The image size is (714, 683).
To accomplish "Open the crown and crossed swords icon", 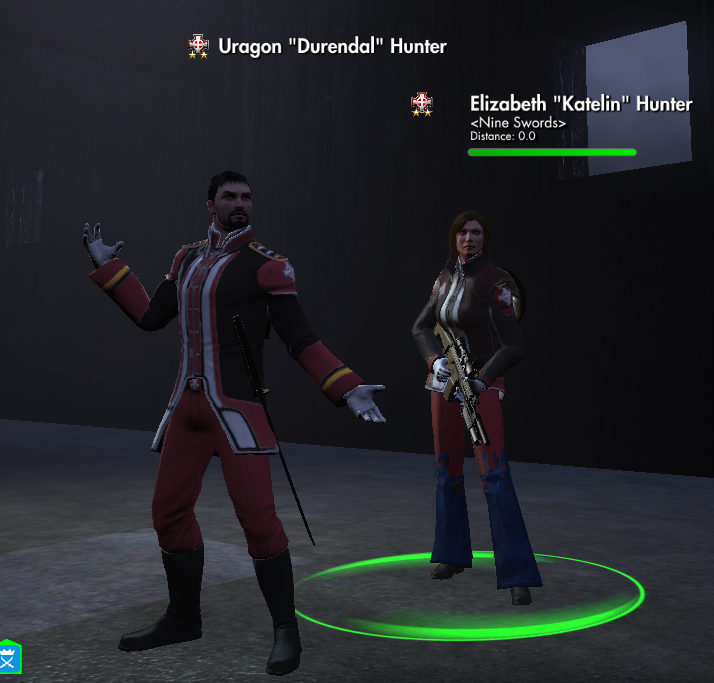I will pos(10,659).
